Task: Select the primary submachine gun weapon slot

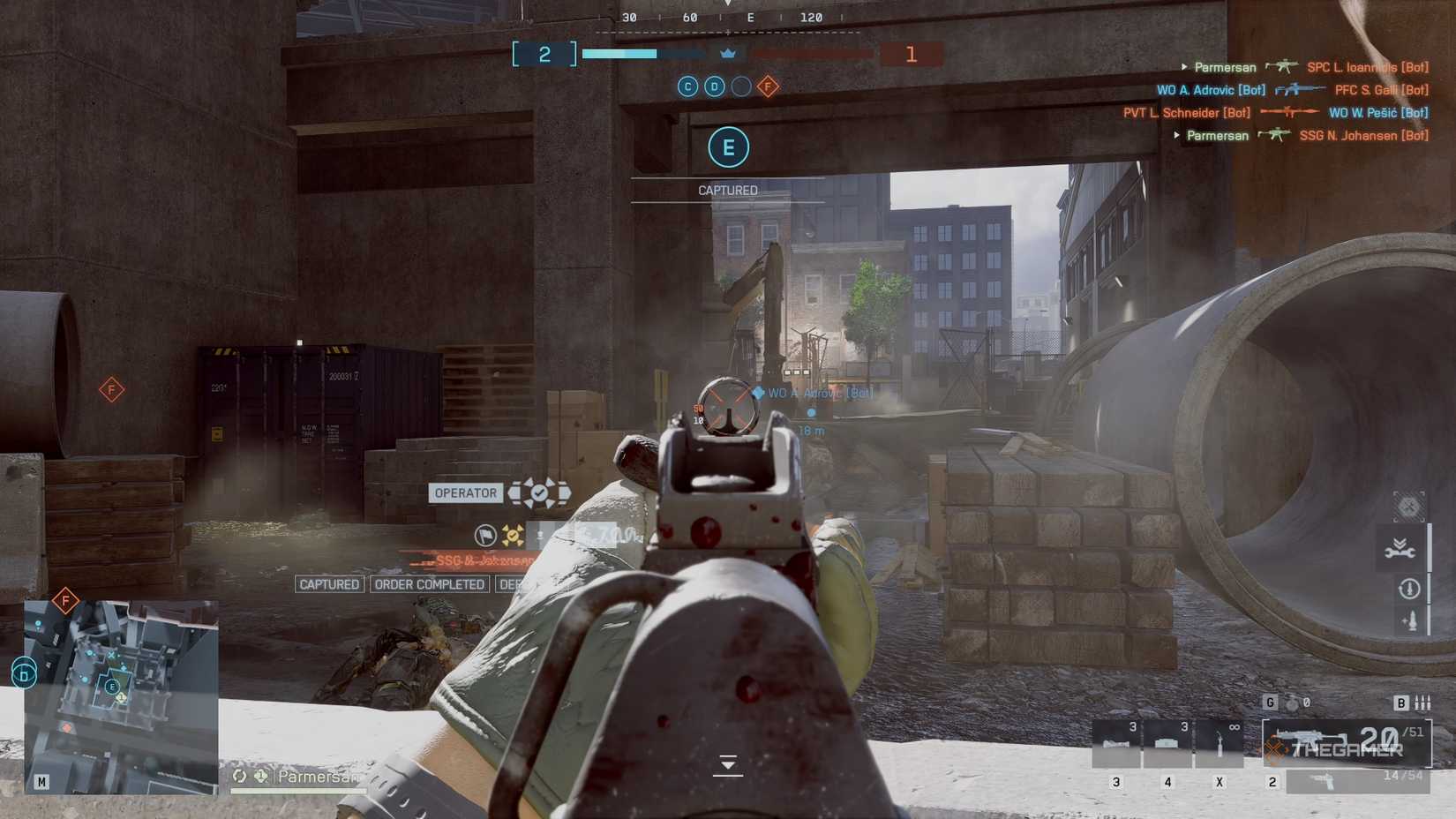Action: pos(1346,741)
